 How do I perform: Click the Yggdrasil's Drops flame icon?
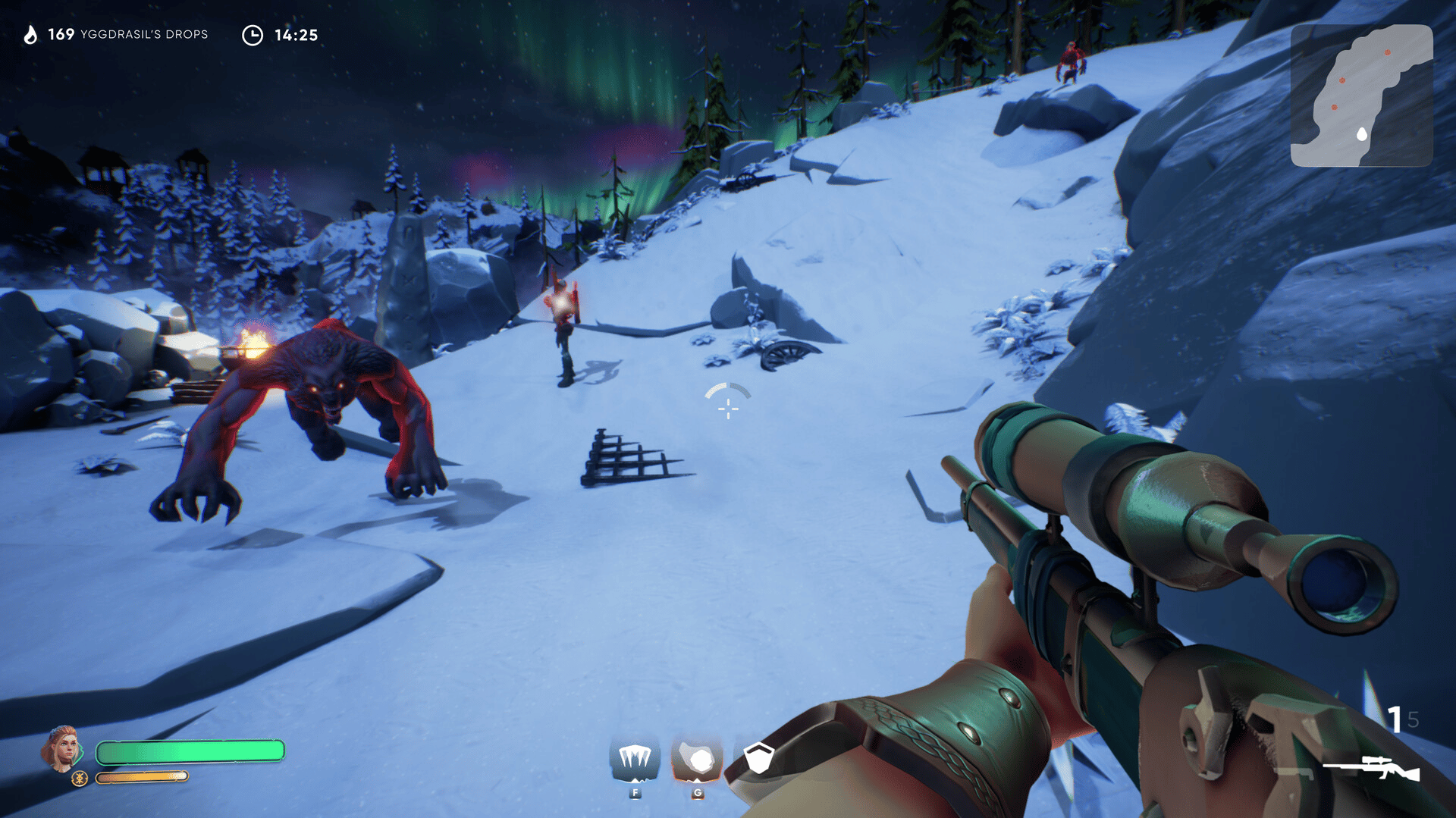click(30, 35)
